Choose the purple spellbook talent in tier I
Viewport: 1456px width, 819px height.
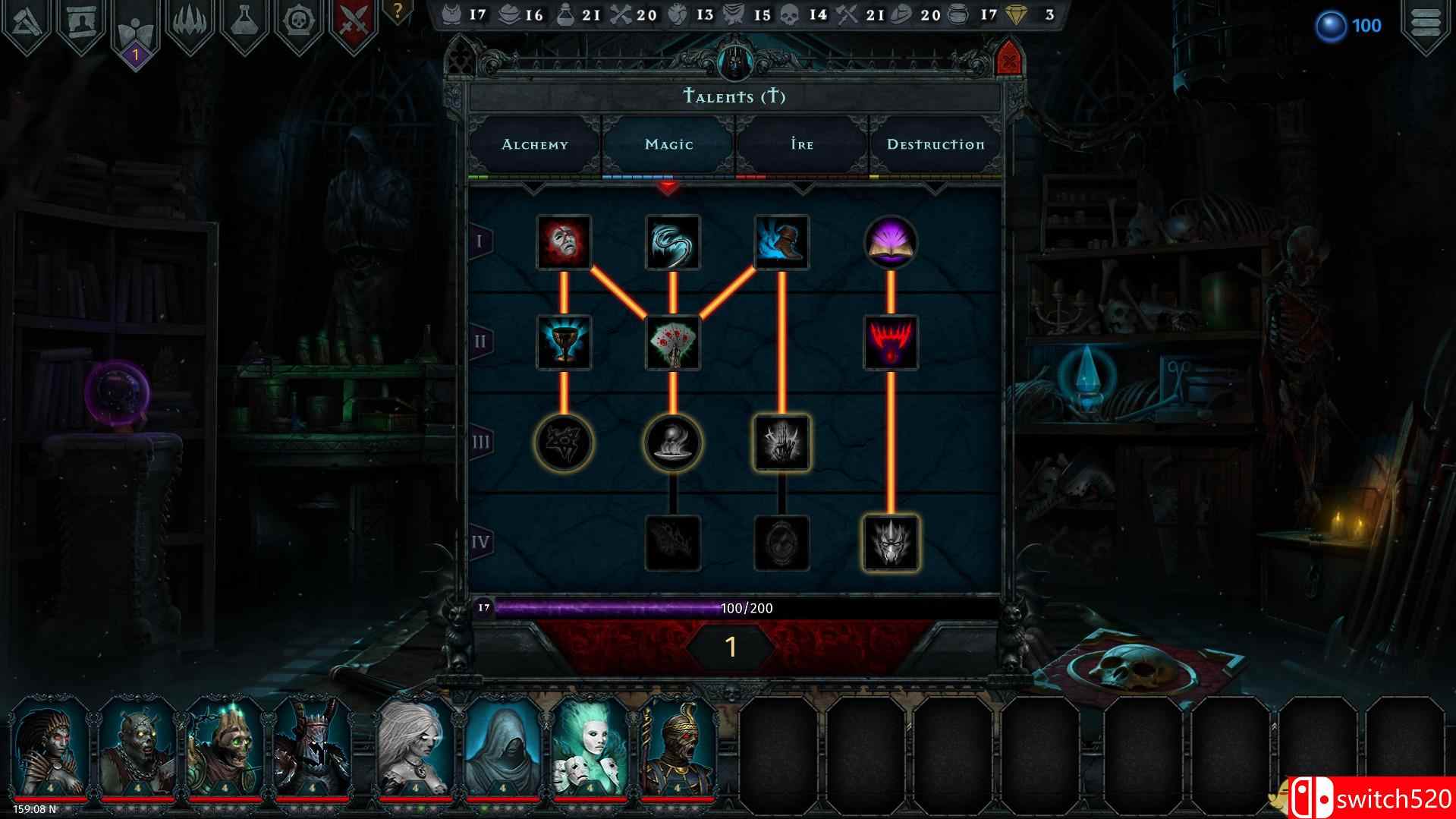click(x=891, y=243)
